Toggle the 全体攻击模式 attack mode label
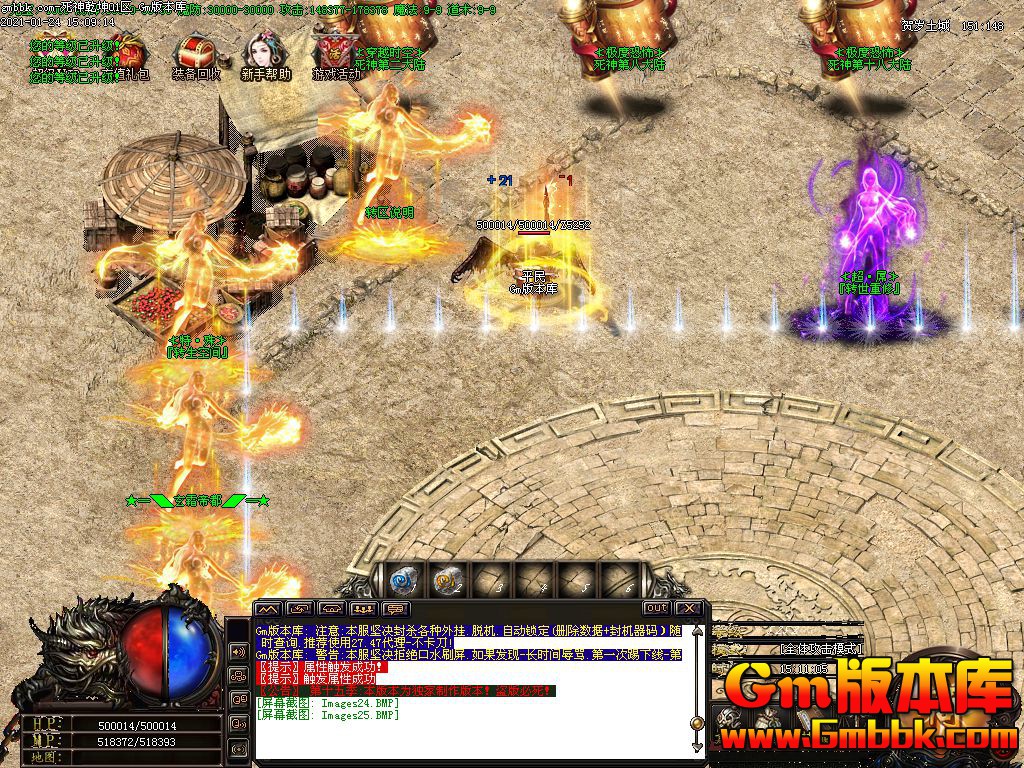Viewport: 1024px width, 768px height. [820, 649]
